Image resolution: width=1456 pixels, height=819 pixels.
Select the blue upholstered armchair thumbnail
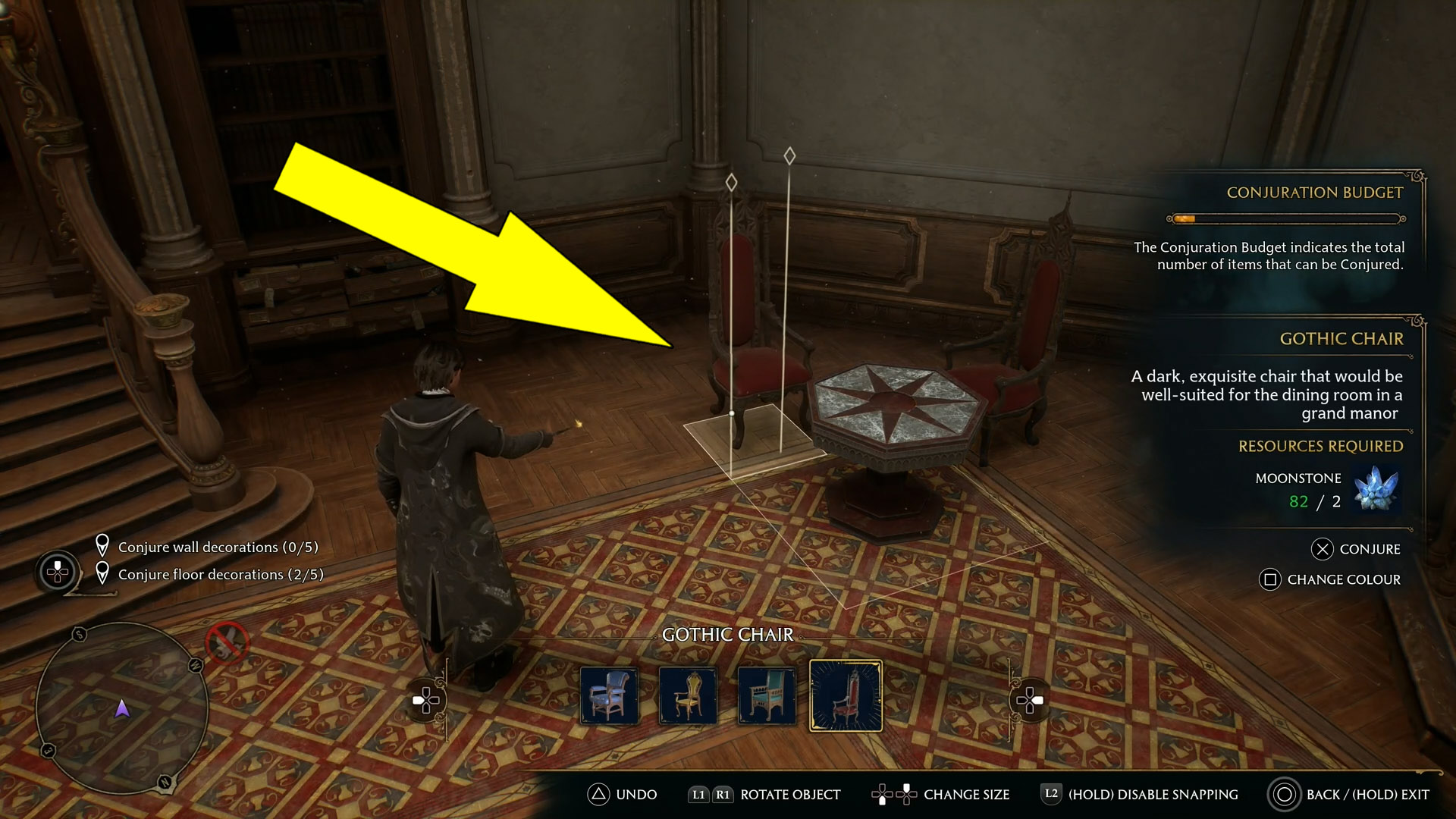click(x=610, y=695)
